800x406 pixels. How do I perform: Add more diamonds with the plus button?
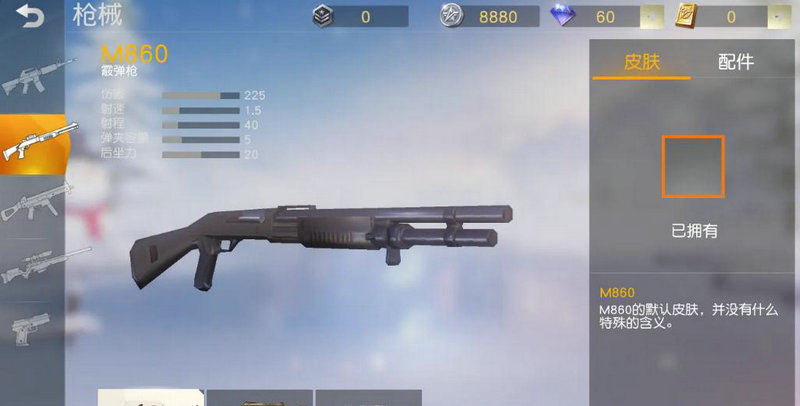point(651,17)
